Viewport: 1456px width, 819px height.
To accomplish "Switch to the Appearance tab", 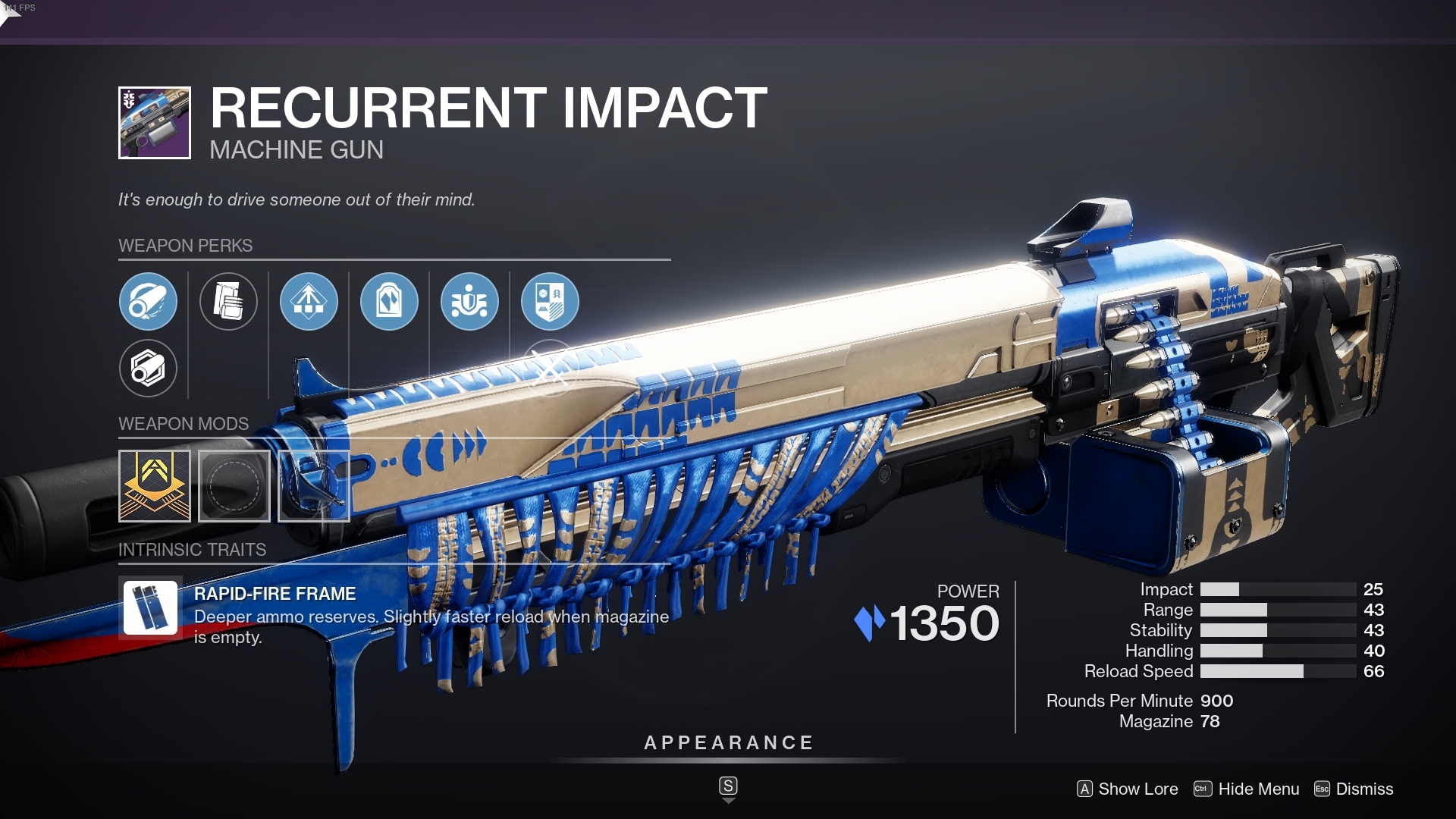I will coord(728,742).
